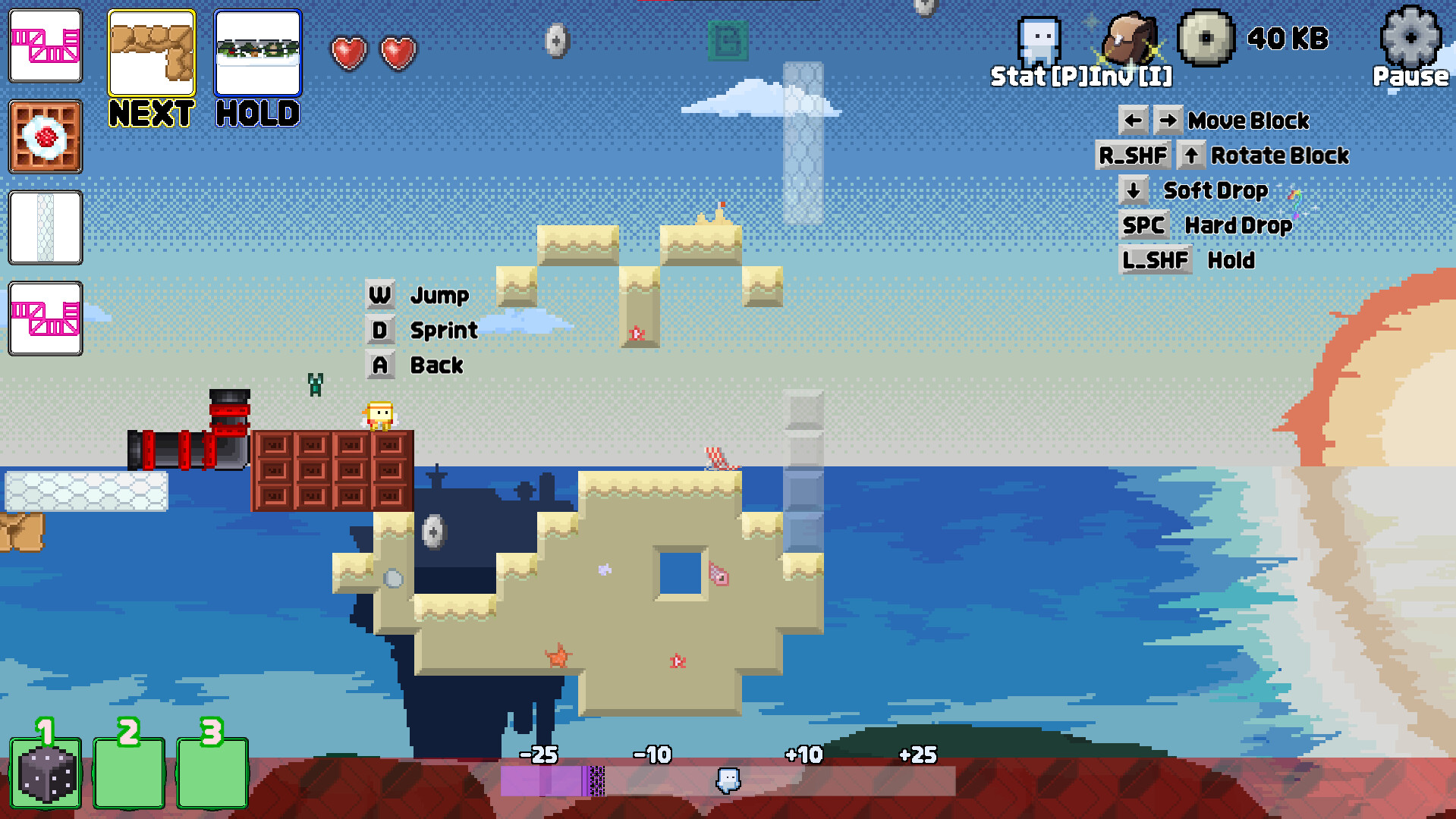Click the player marker on the bottom progress bar
The image size is (1456, 819).
(x=728, y=781)
